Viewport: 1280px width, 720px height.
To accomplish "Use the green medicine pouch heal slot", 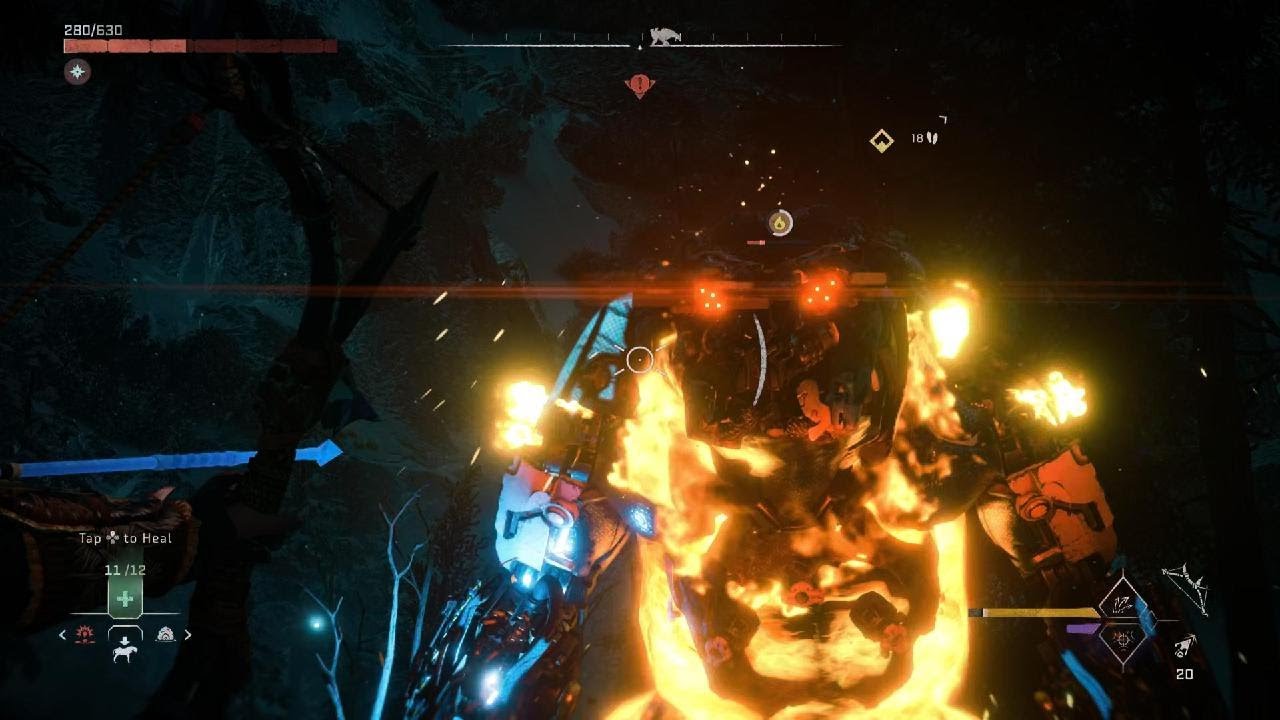I will (125, 598).
